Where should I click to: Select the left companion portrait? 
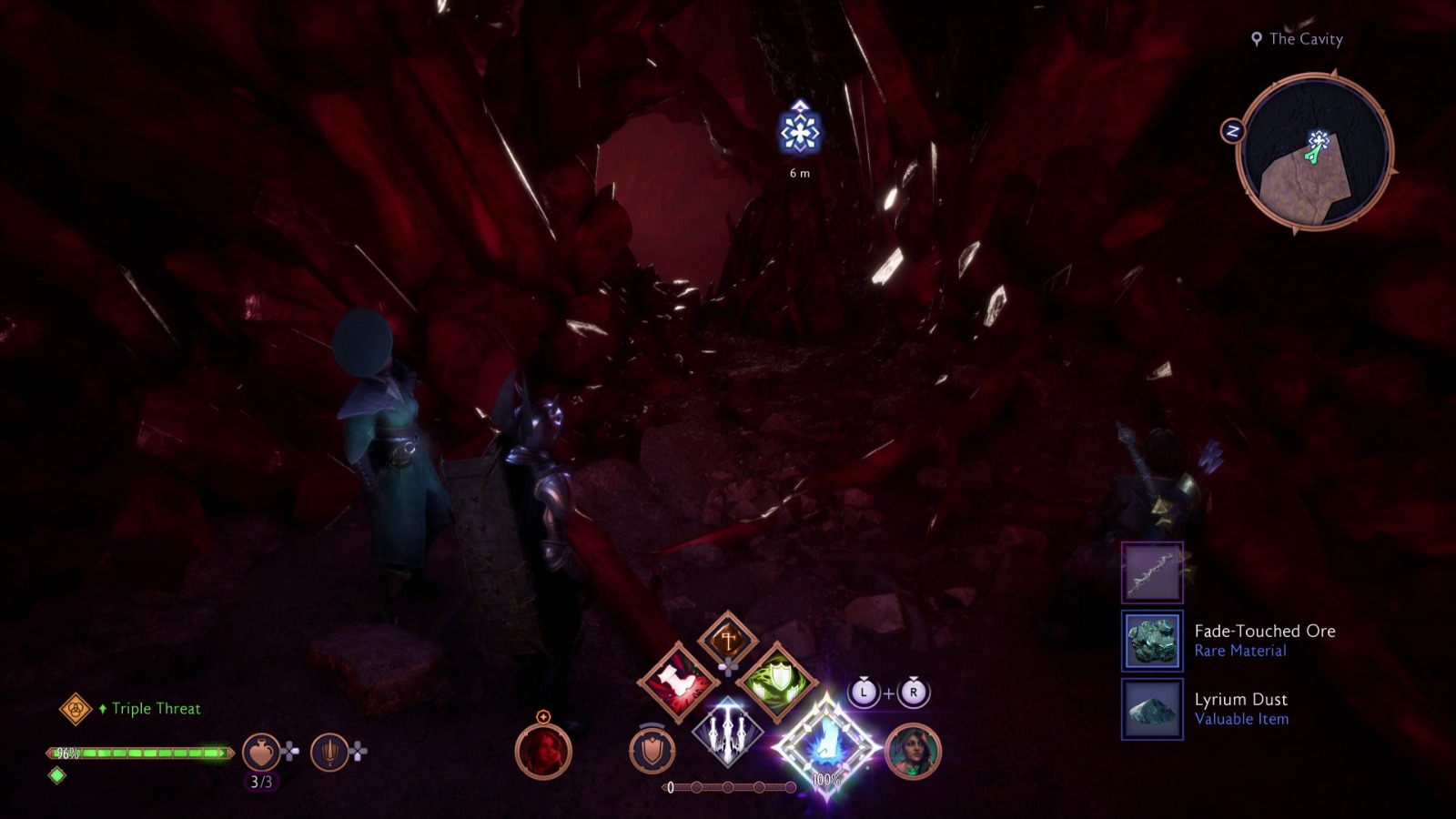point(544,750)
